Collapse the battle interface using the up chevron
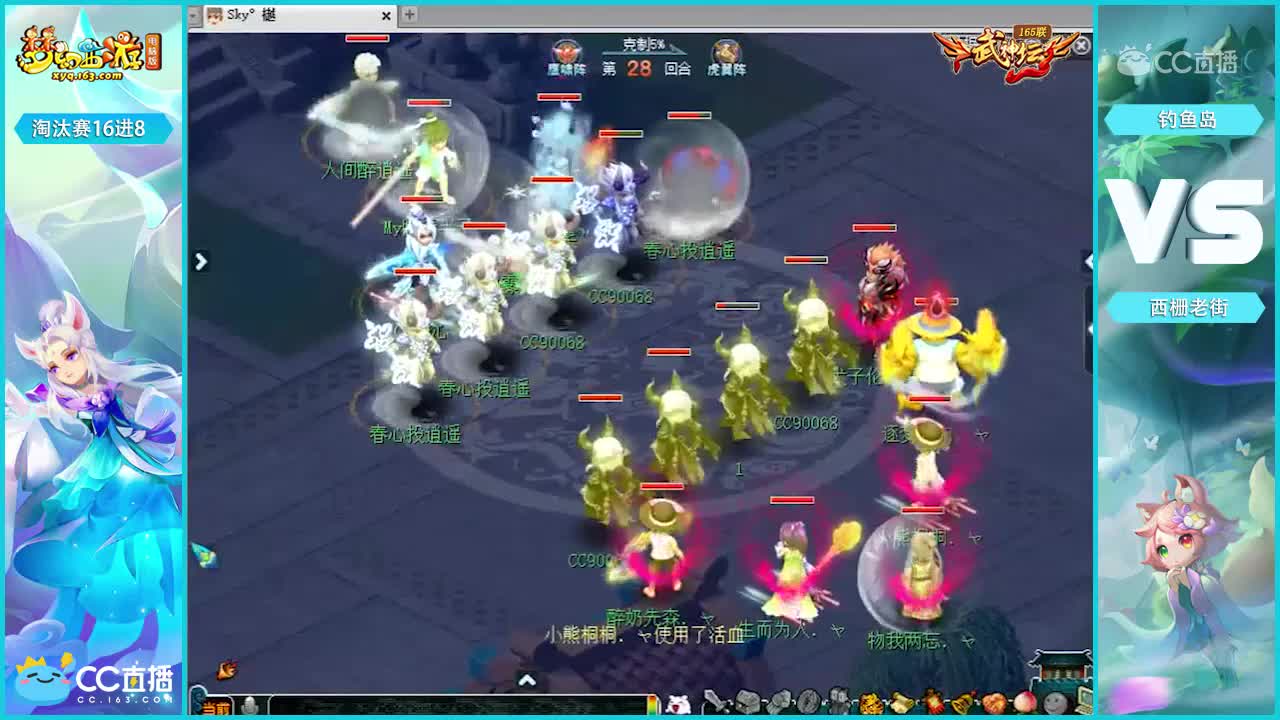 [x=526, y=680]
